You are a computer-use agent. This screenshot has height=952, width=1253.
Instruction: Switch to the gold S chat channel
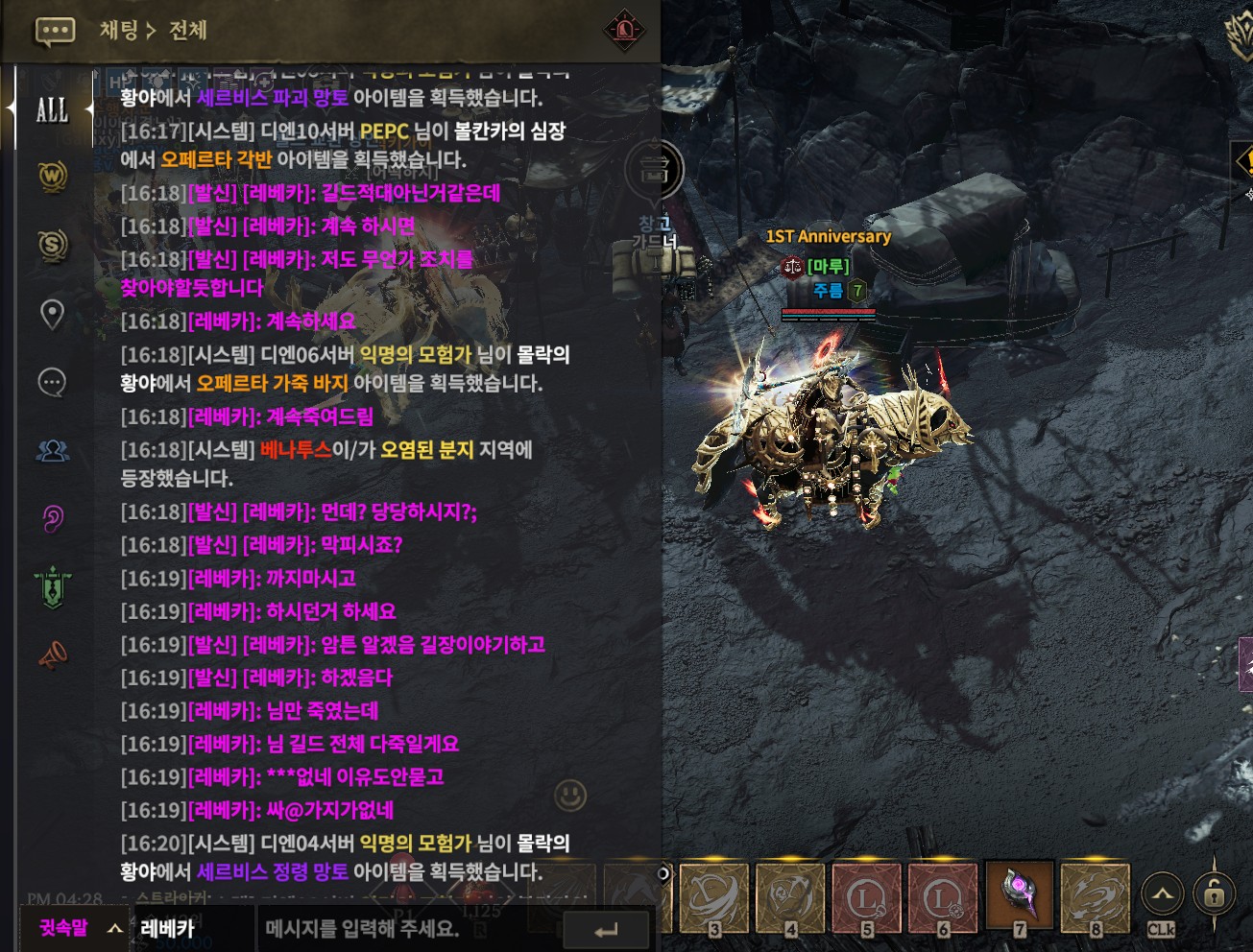53,246
